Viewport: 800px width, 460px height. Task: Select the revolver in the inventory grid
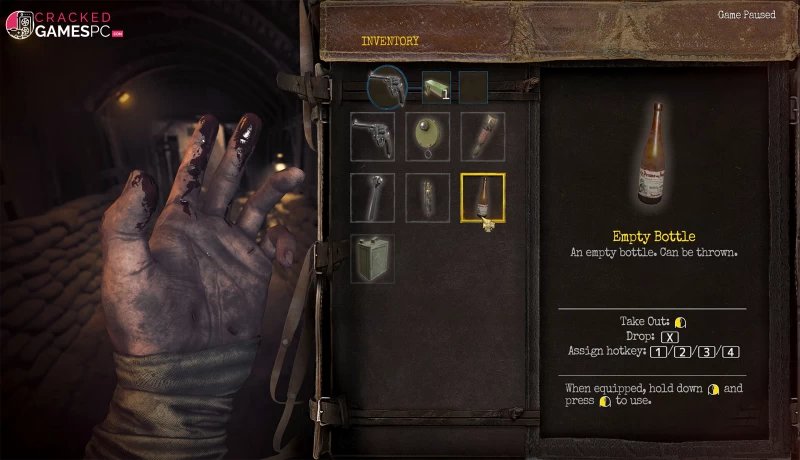pos(372,136)
